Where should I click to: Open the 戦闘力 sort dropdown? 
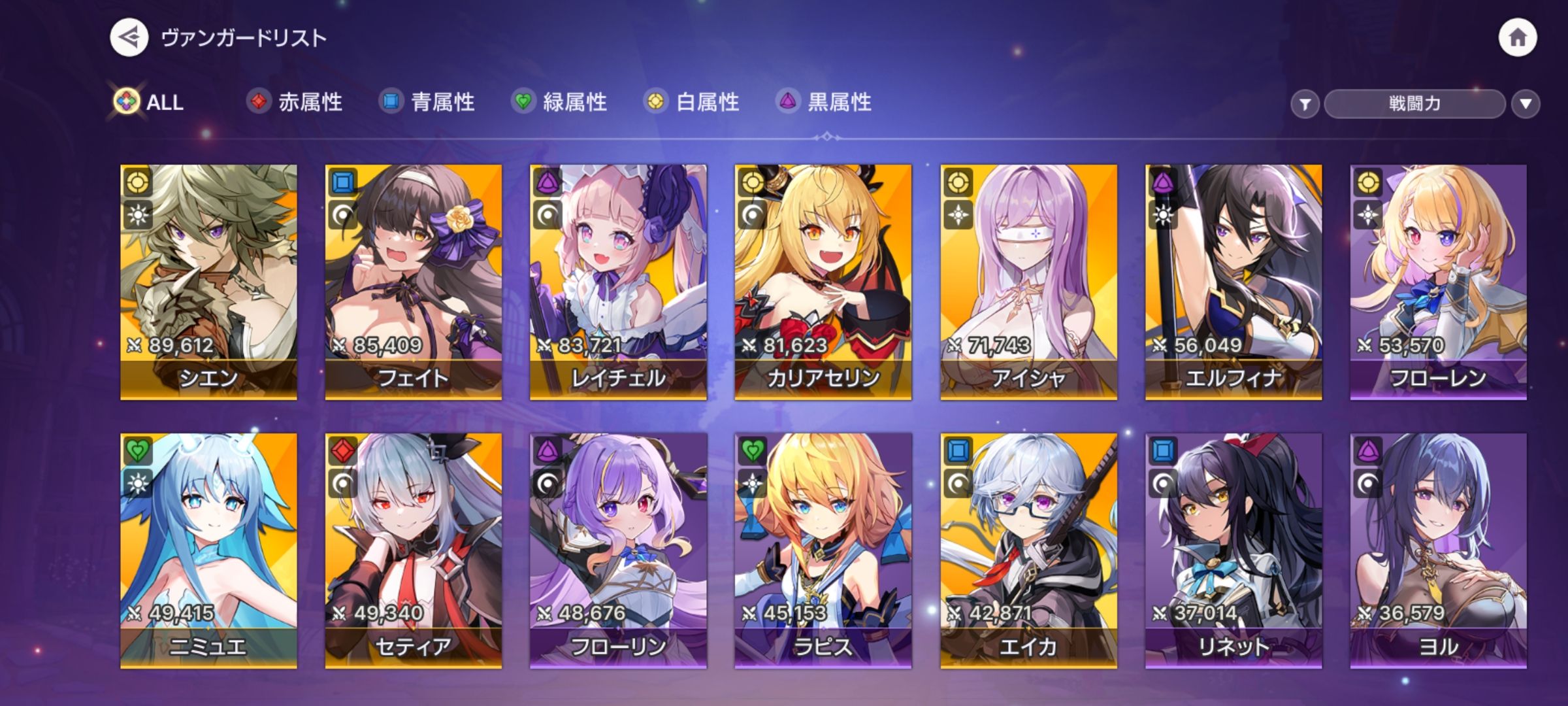pyautogui.click(x=1414, y=104)
